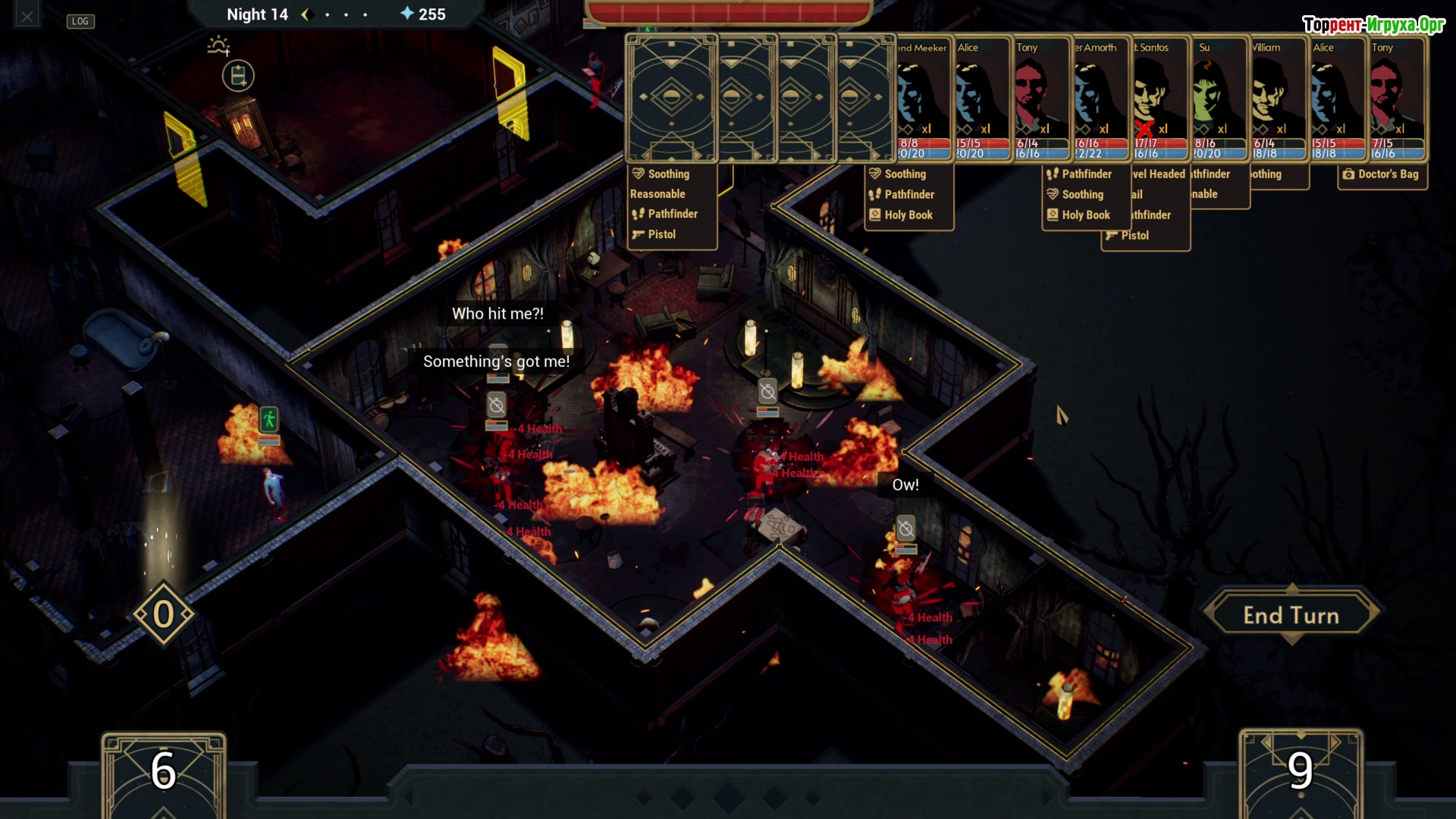Choose the Amorth character card
Viewport: 1456px width, 819px height.
[x=1101, y=97]
